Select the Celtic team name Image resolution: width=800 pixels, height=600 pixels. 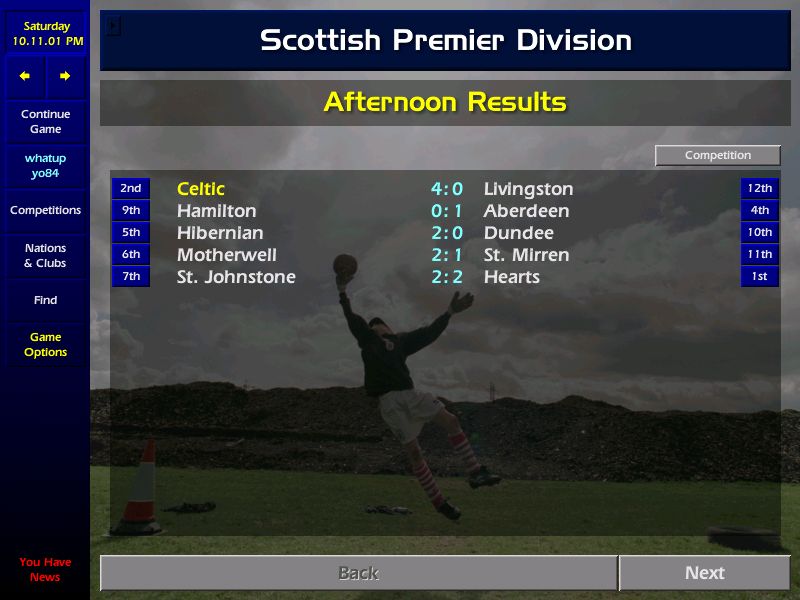[x=201, y=189]
